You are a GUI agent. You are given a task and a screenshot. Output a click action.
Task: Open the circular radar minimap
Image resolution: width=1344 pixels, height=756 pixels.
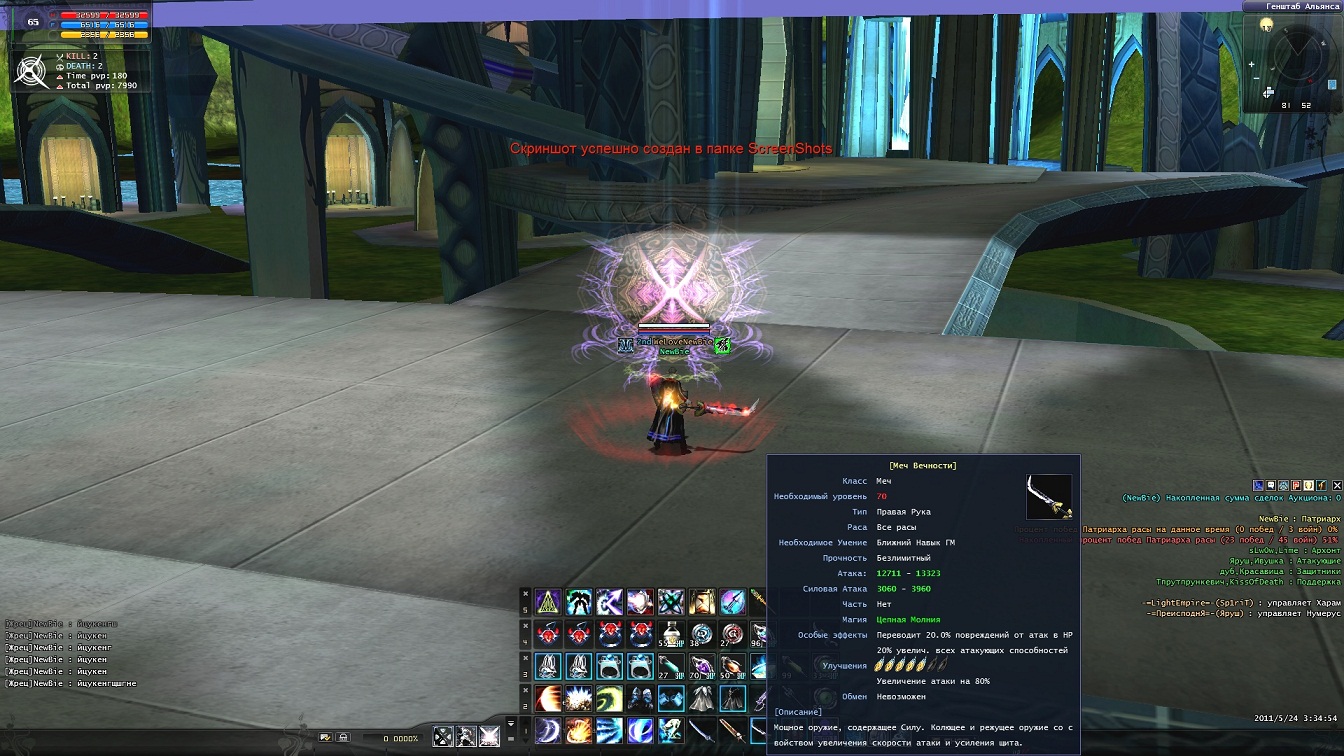click(1299, 55)
